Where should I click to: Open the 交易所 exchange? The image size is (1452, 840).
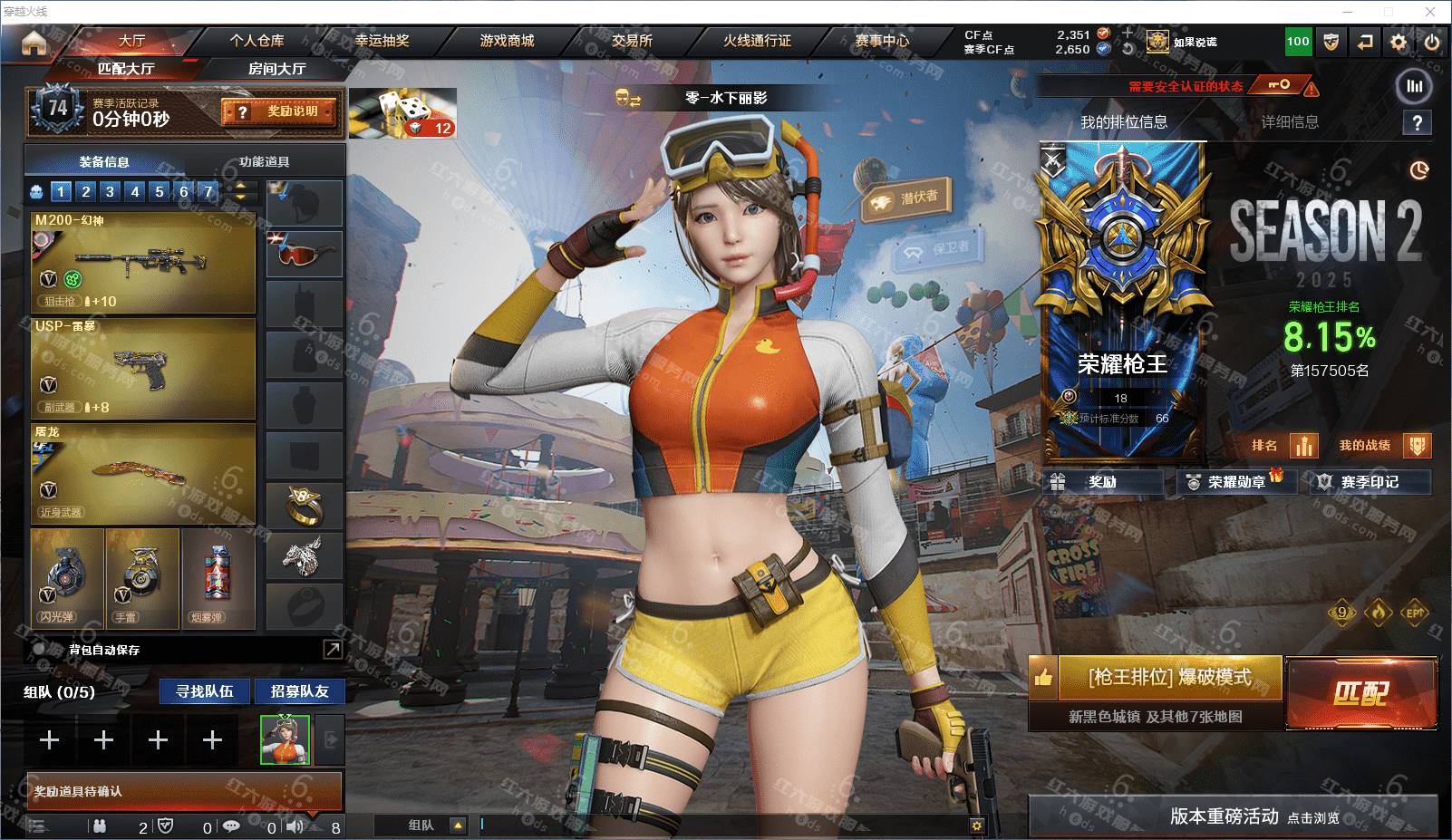coord(632,41)
